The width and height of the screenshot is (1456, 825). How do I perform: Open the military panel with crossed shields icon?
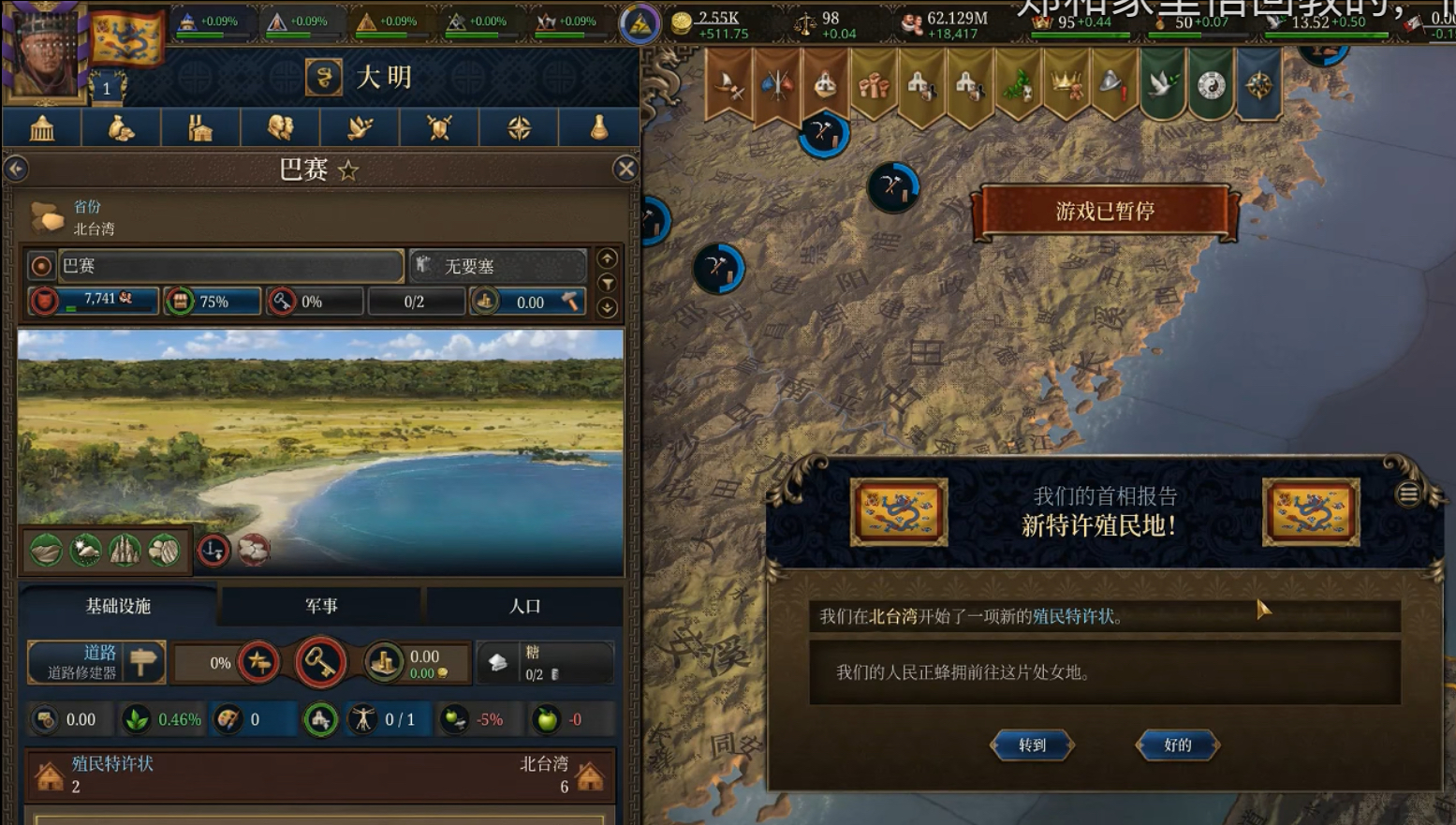pyautogui.click(x=439, y=127)
